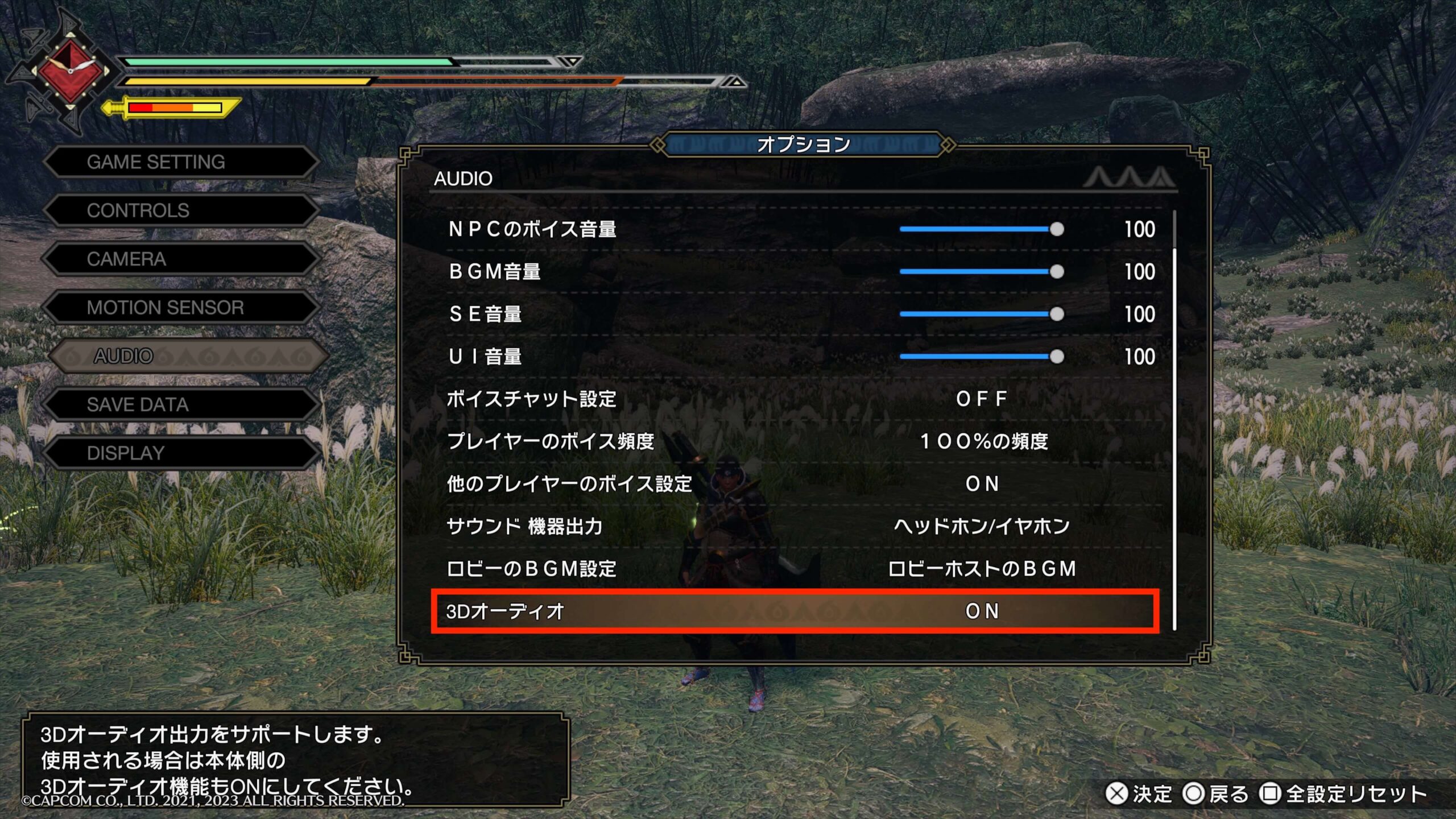Screen dimensions: 1456x819
Task: Open MOTION SENSOR settings
Action: (x=181, y=308)
